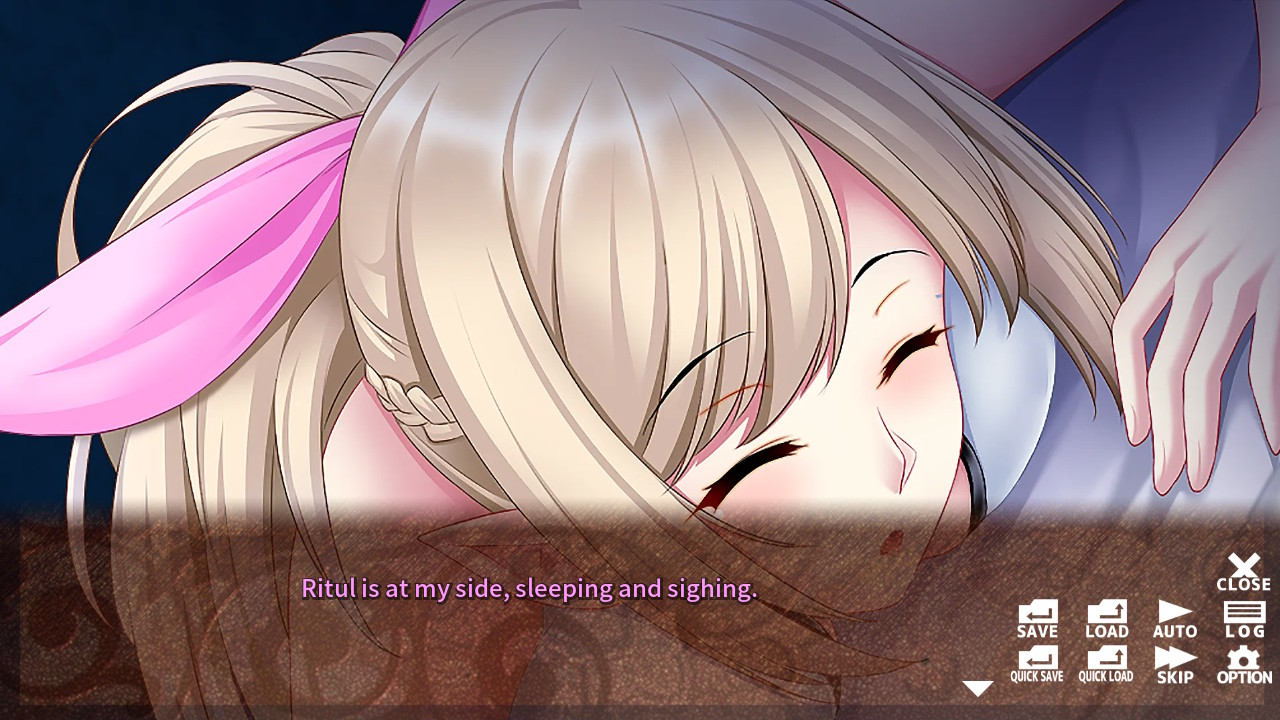Open the Load screen
This screenshot has height=720, width=1280.
coord(1105,618)
